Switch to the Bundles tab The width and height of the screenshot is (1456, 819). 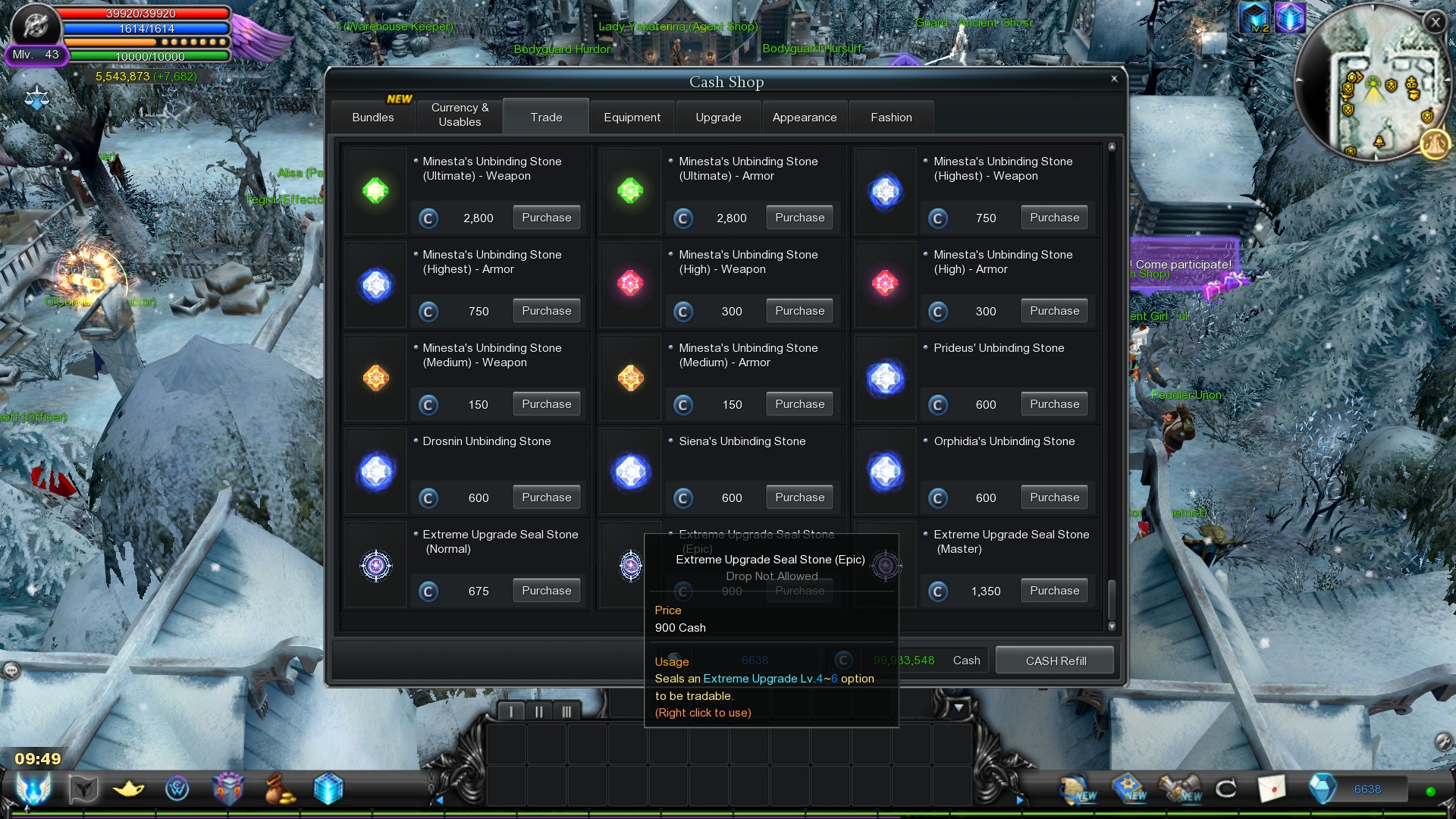tap(373, 118)
